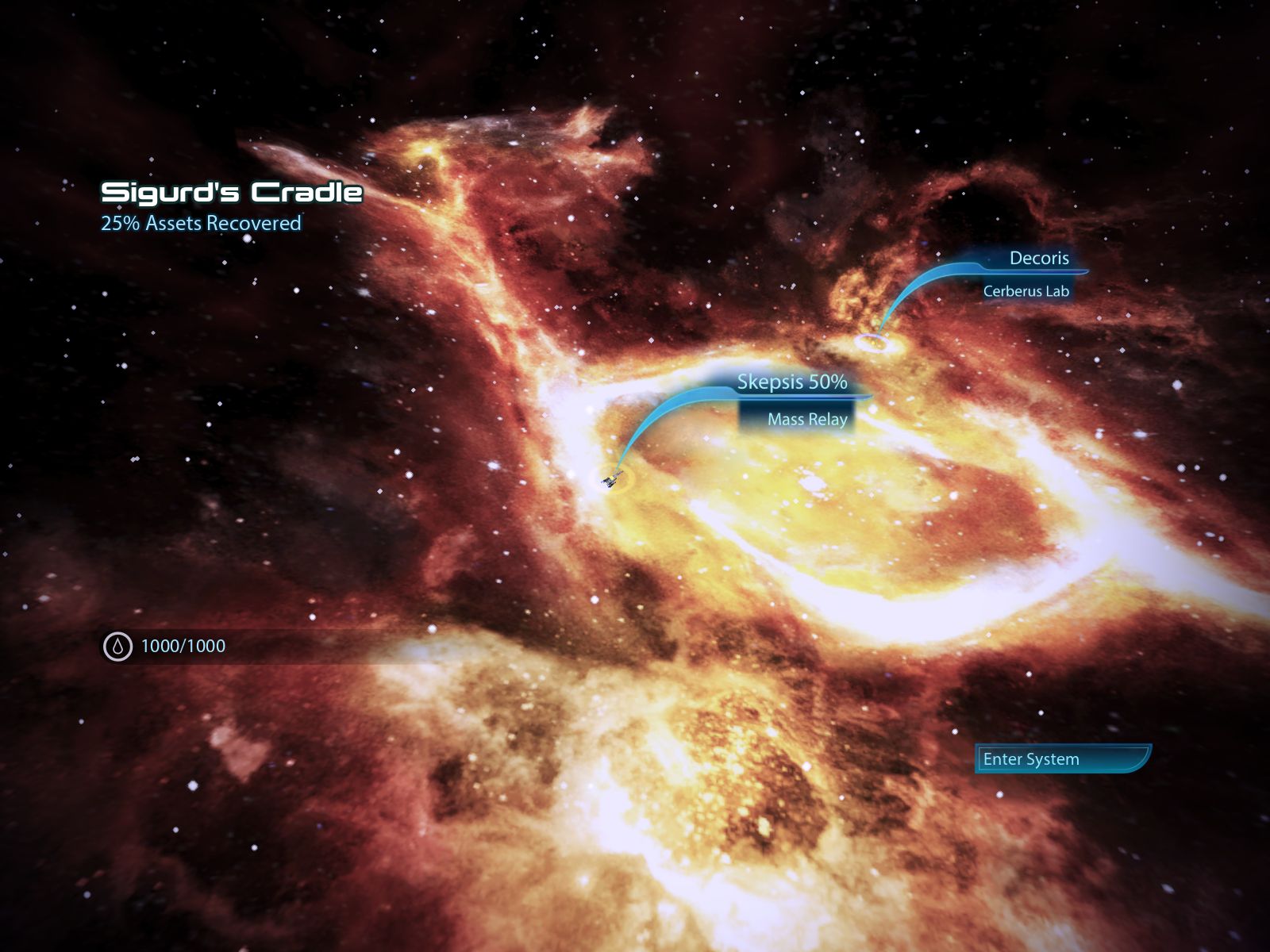Click the Normandy ship marker at Skepsis
The height and width of the screenshot is (952, 1270).
tap(613, 479)
